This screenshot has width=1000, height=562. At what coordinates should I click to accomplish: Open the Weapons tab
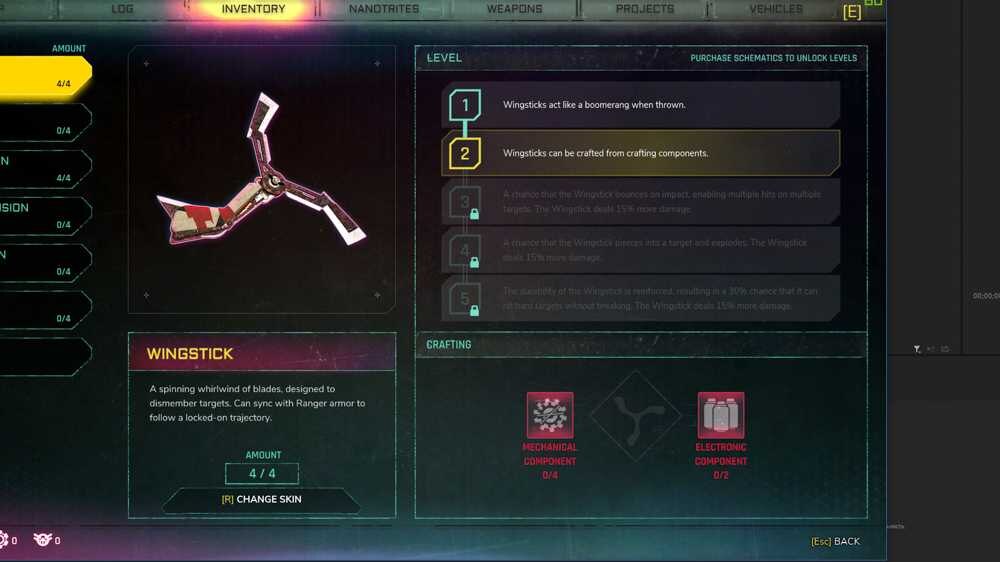pyautogui.click(x=514, y=9)
